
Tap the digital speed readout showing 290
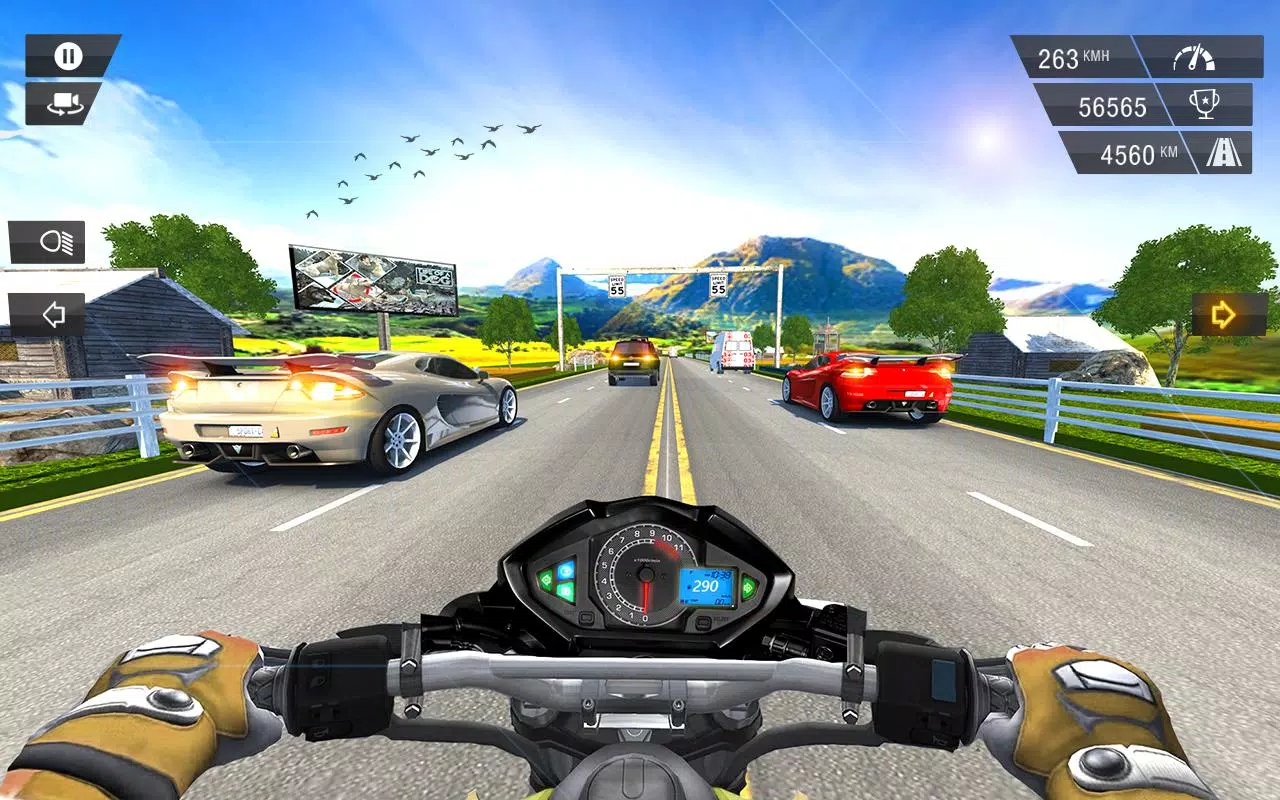705,585
